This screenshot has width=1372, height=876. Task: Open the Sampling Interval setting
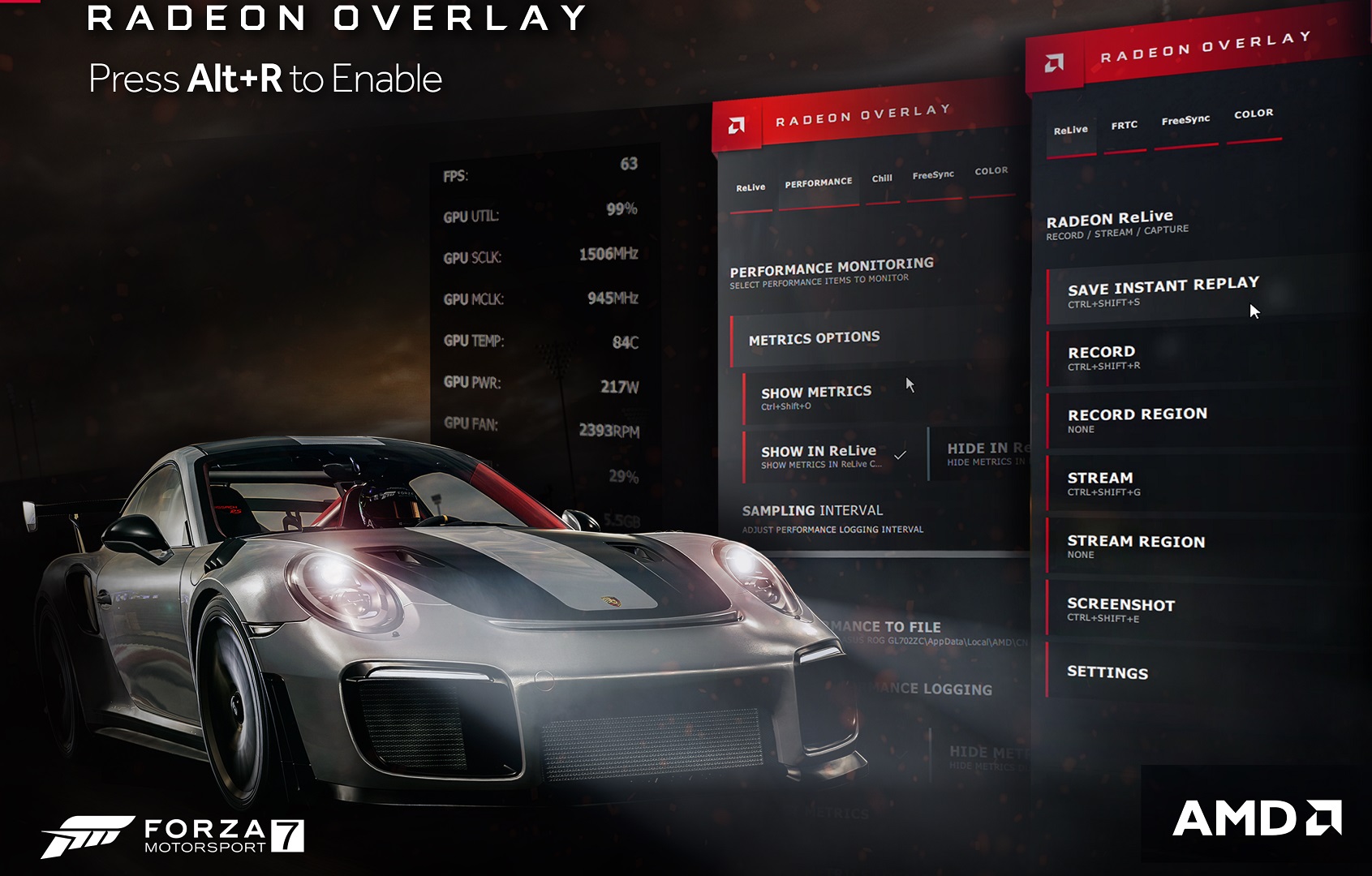[812, 517]
